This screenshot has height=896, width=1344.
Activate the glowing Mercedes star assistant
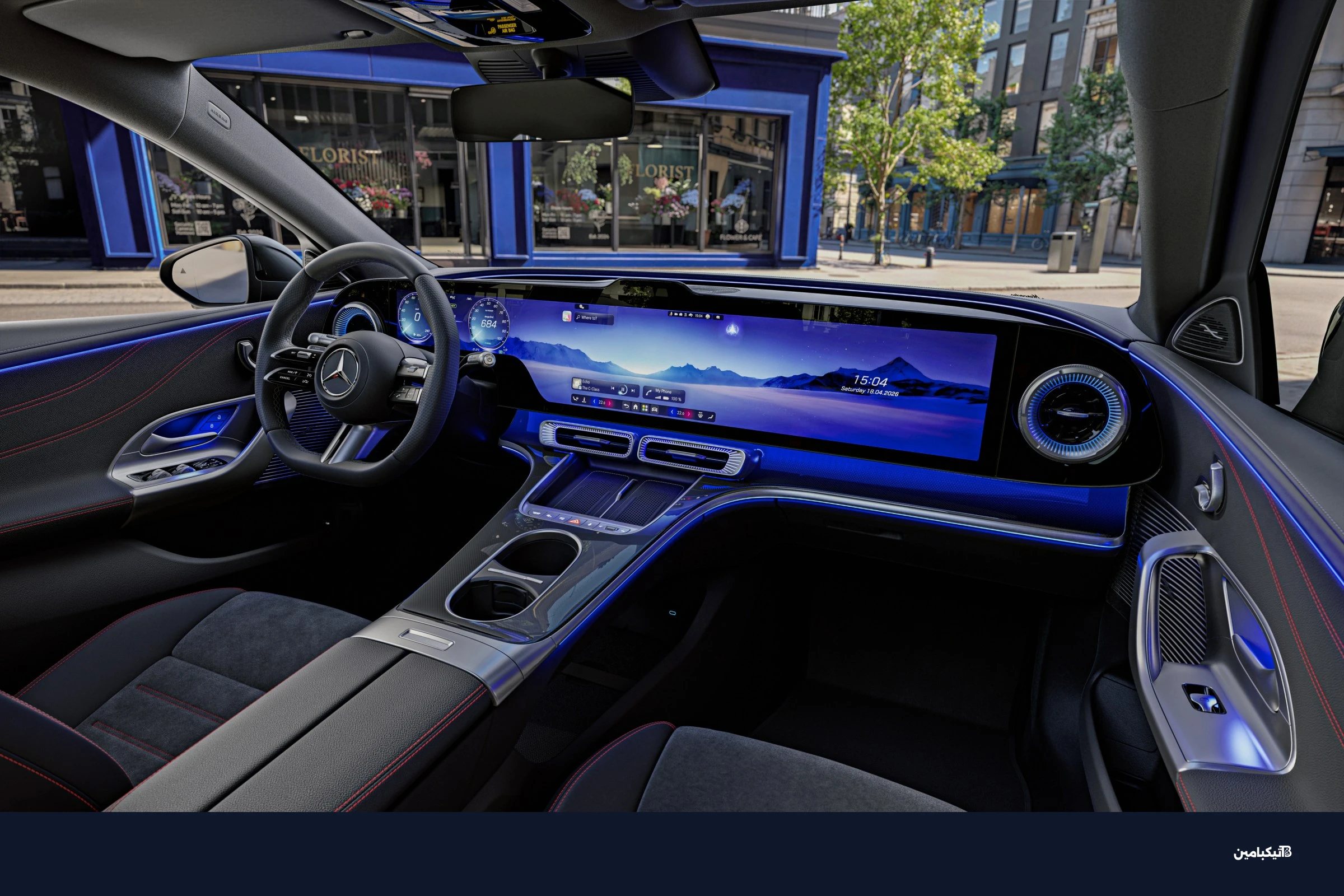click(734, 330)
